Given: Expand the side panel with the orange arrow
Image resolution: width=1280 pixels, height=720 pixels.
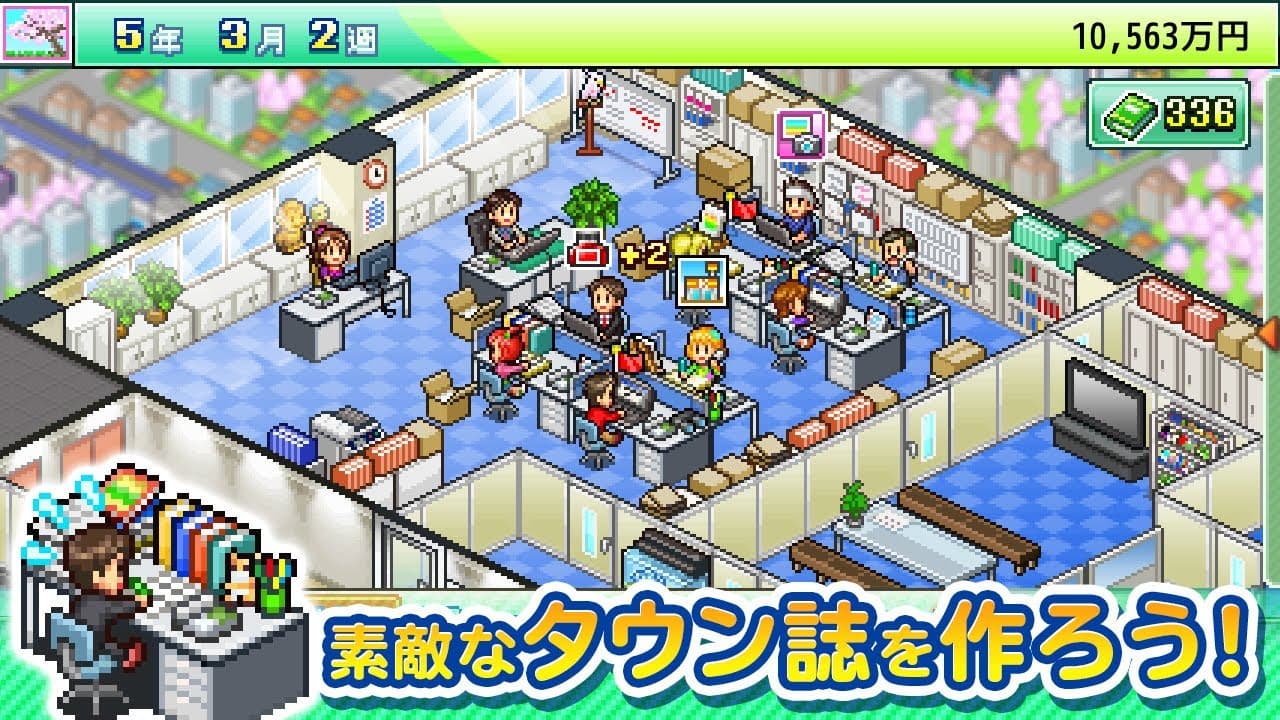Looking at the screenshot, I should [x=1269, y=331].
